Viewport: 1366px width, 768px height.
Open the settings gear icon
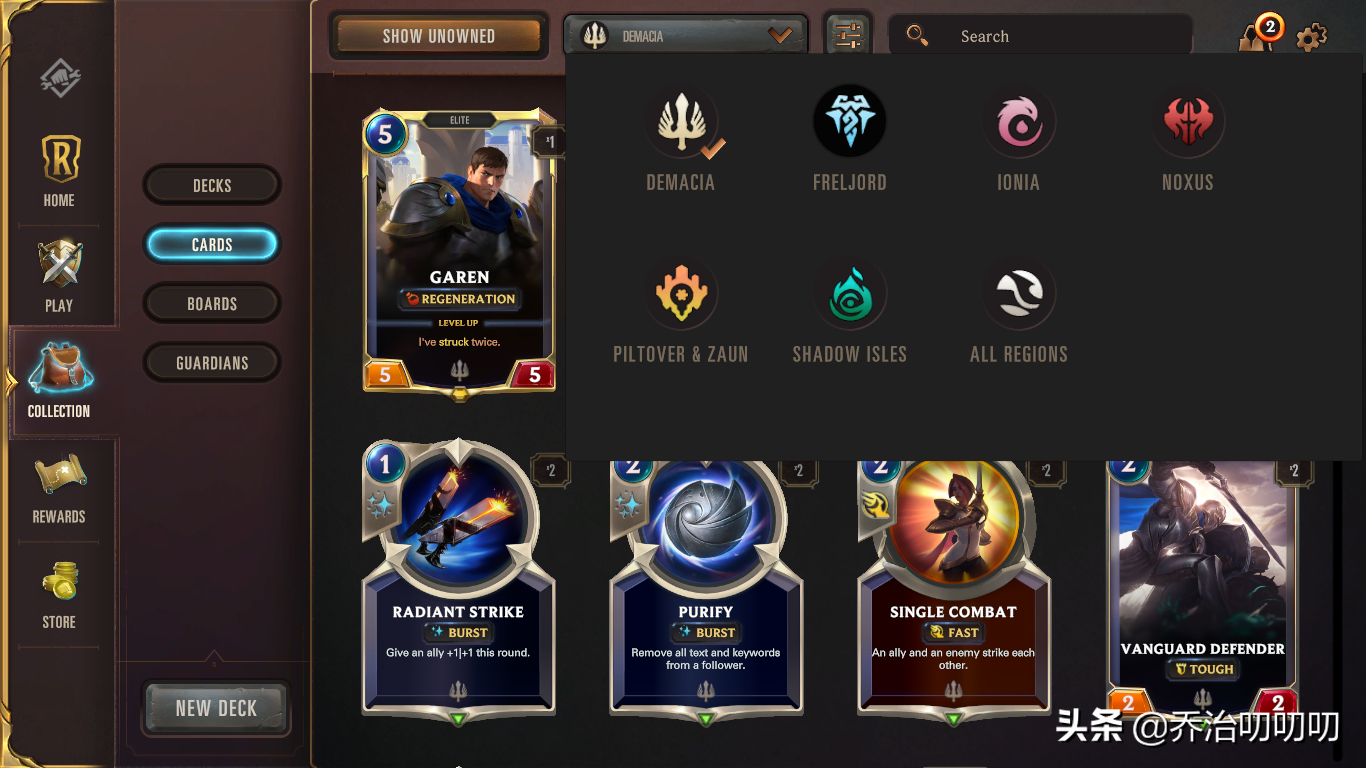point(1312,38)
